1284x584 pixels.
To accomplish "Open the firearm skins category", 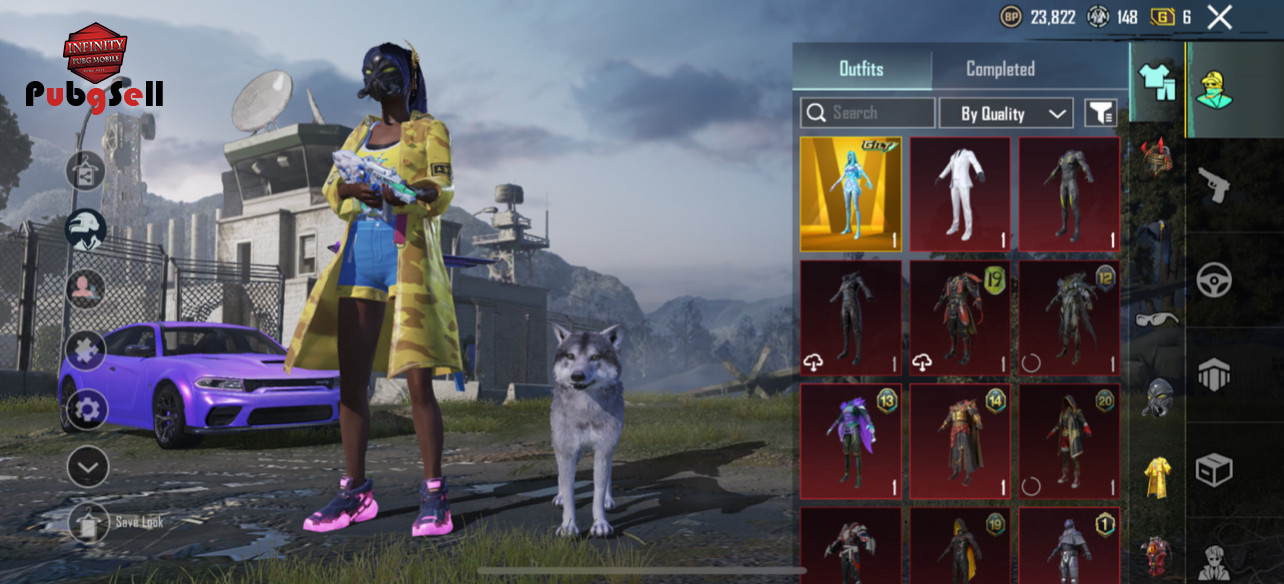I will [x=1214, y=185].
